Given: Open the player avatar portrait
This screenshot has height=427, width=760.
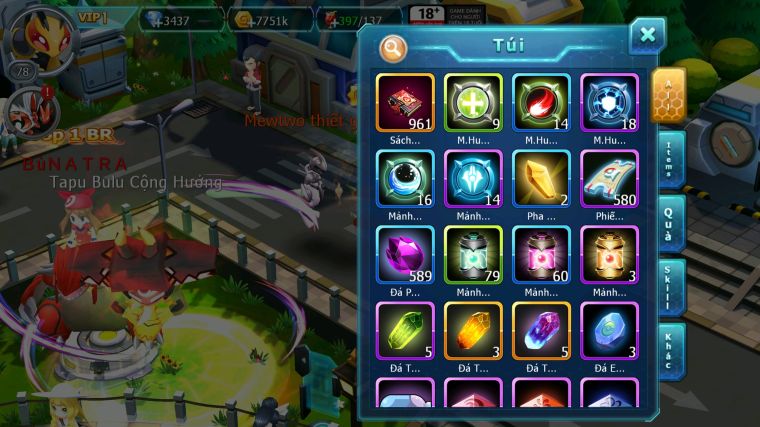Looking at the screenshot, I should click(33, 33).
